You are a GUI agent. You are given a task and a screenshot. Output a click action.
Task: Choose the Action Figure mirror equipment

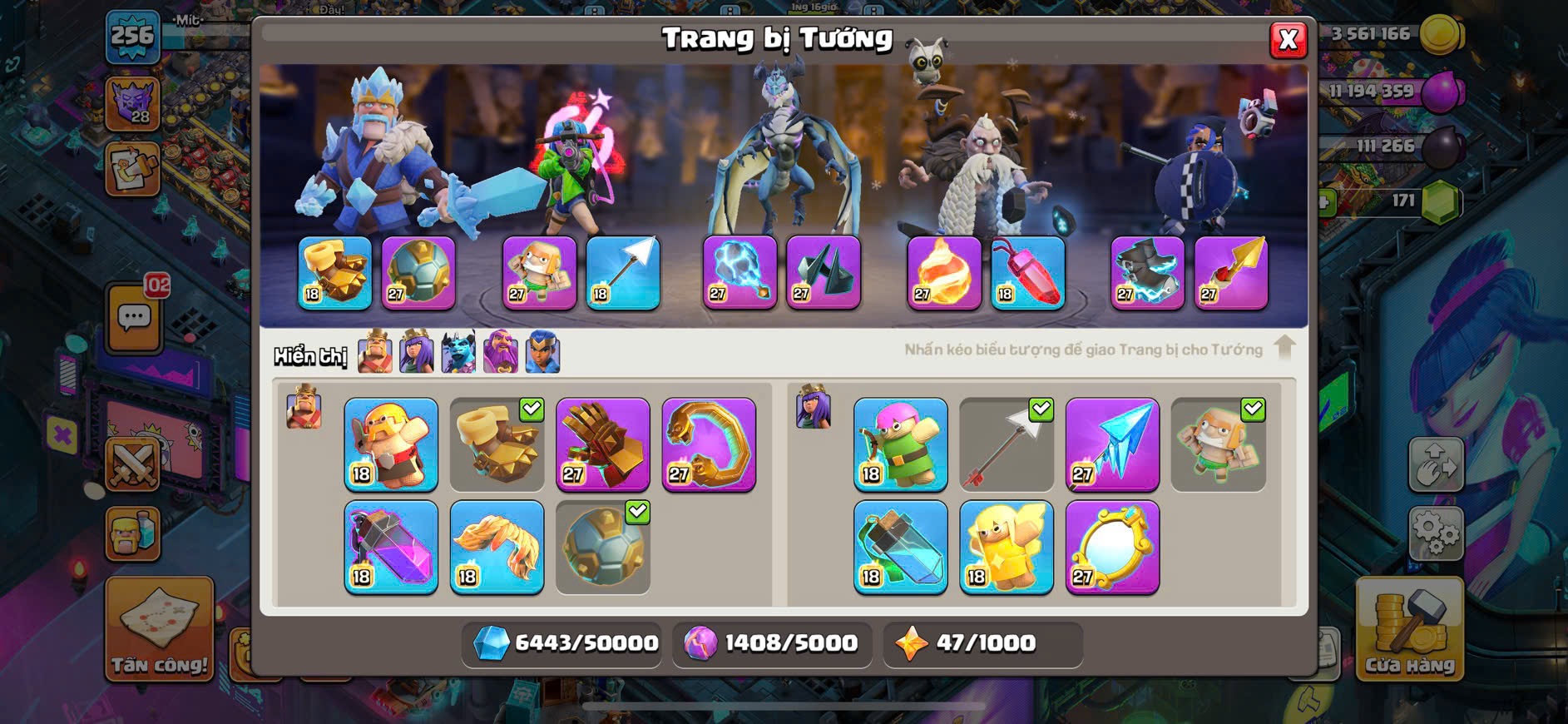coord(1112,547)
